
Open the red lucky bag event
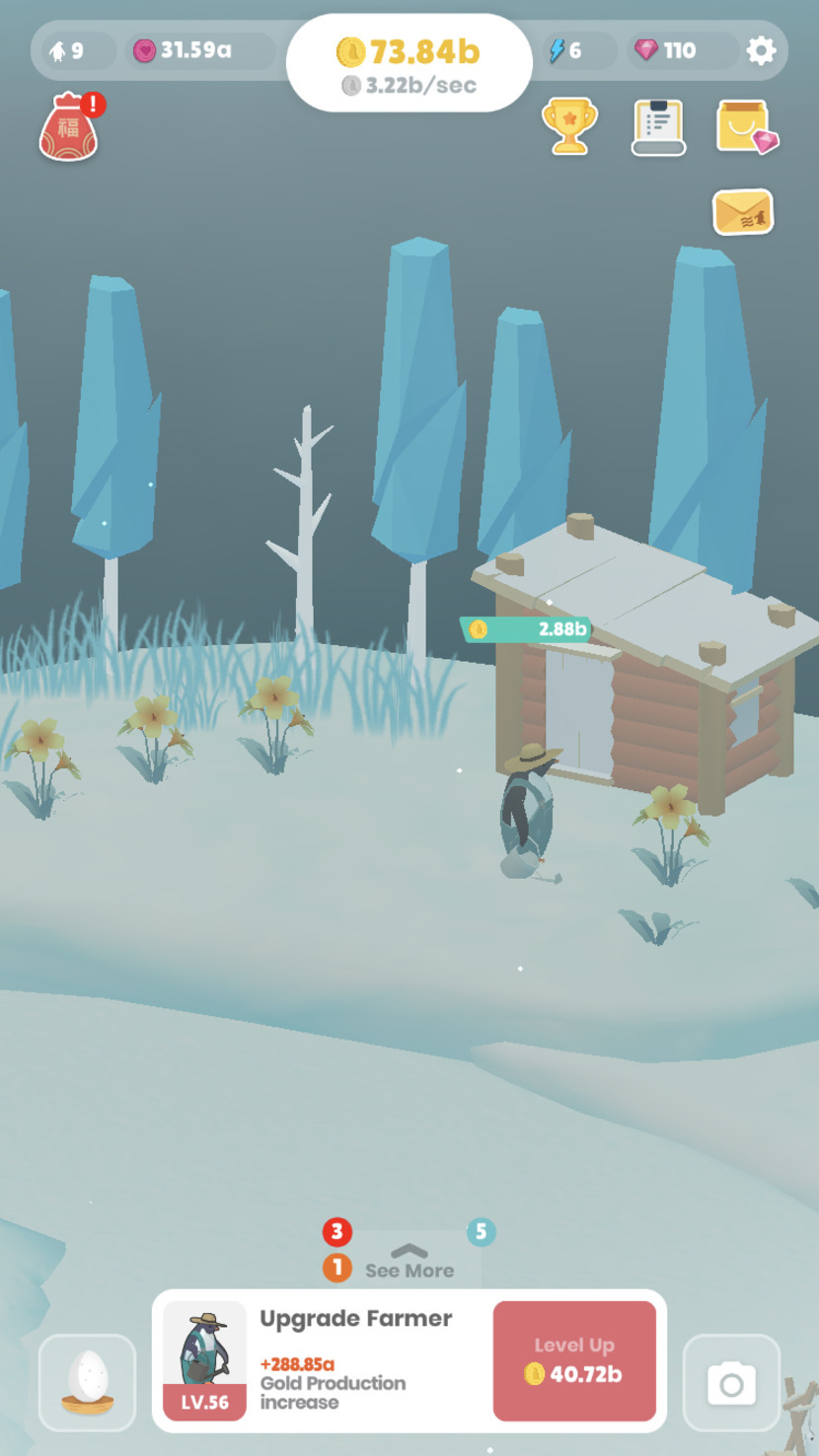[x=68, y=128]
